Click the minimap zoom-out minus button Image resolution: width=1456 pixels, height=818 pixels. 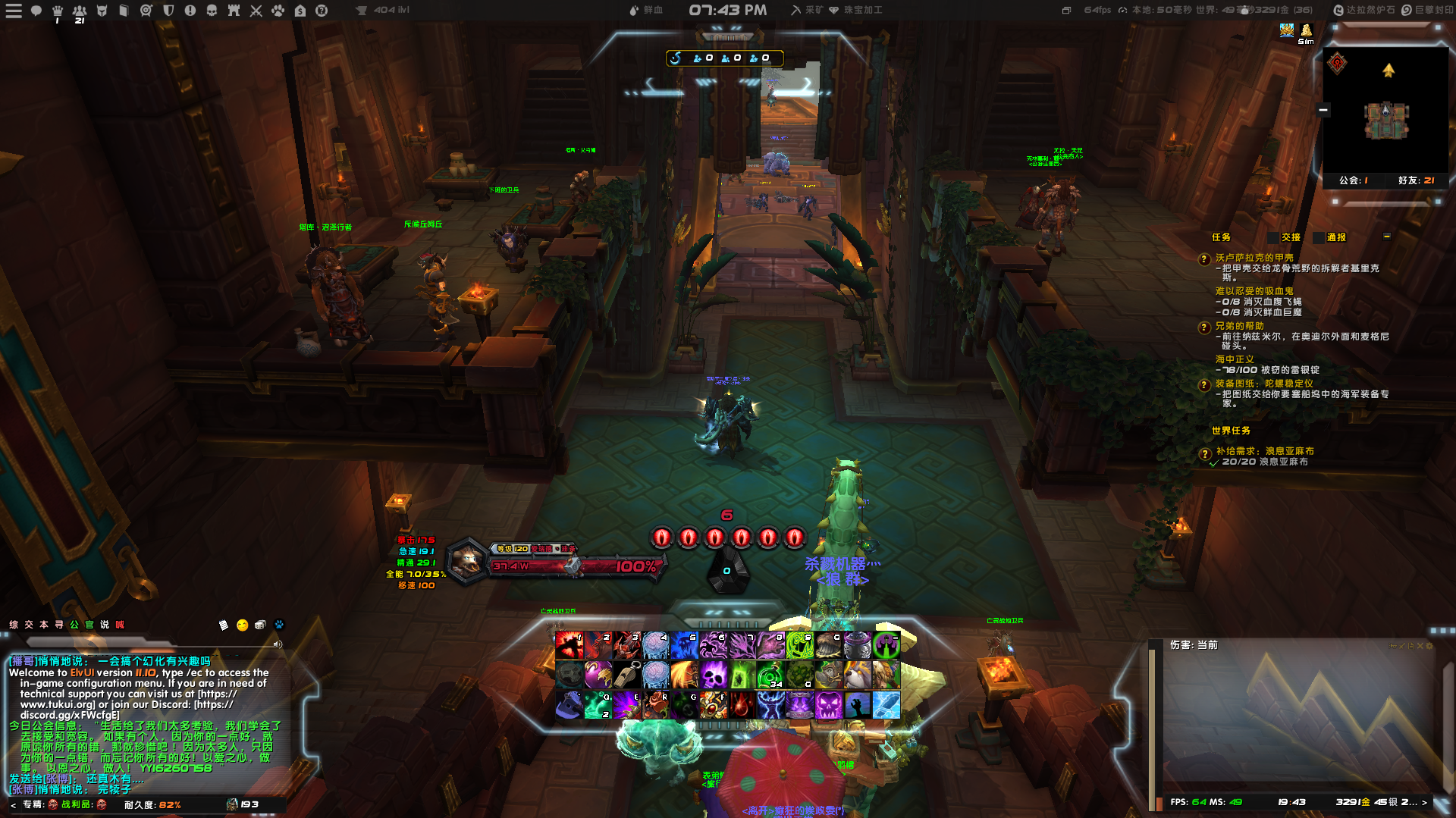(1323, 110)
